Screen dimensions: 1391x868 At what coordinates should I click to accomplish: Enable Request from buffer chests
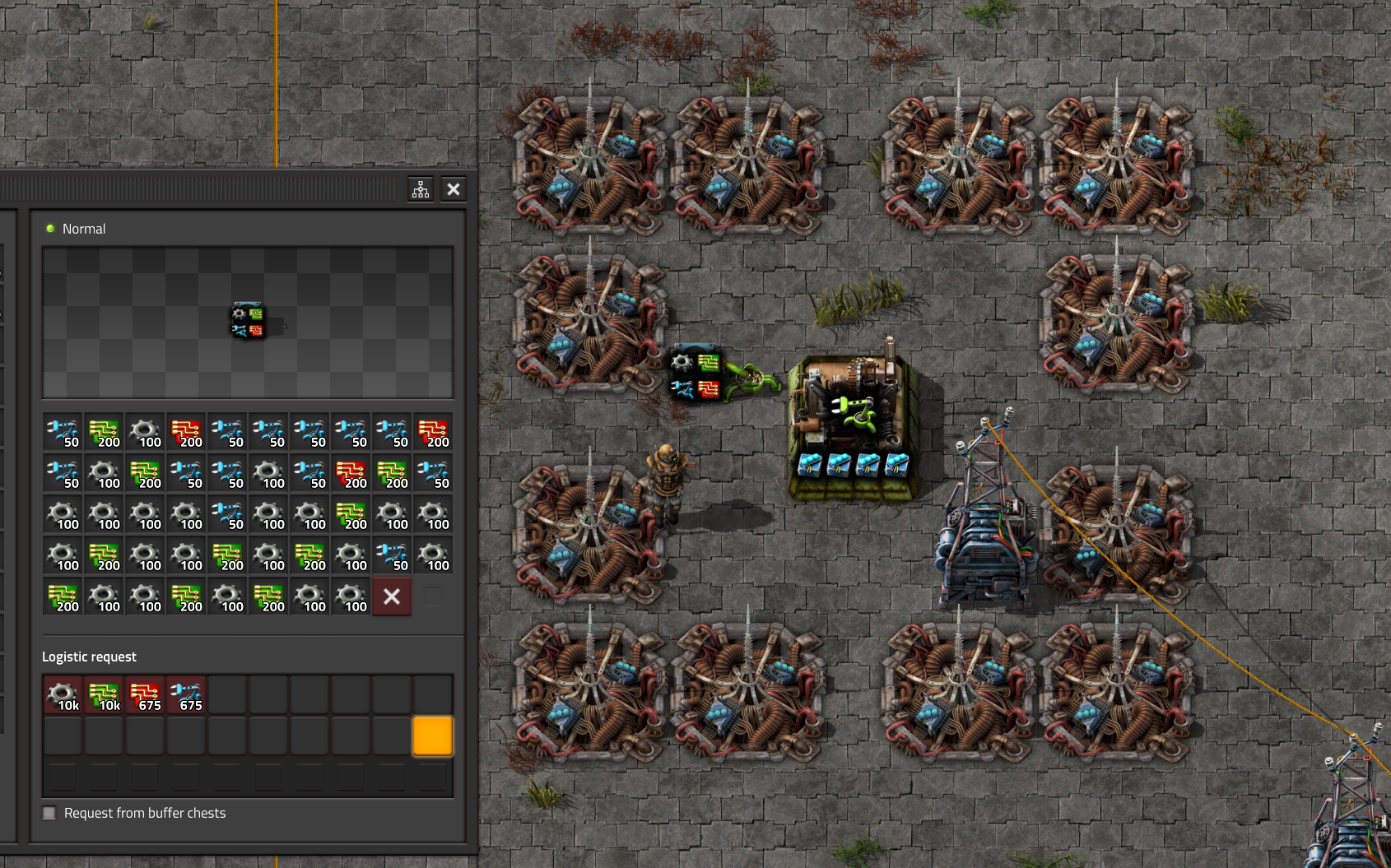tap(49, 813)
